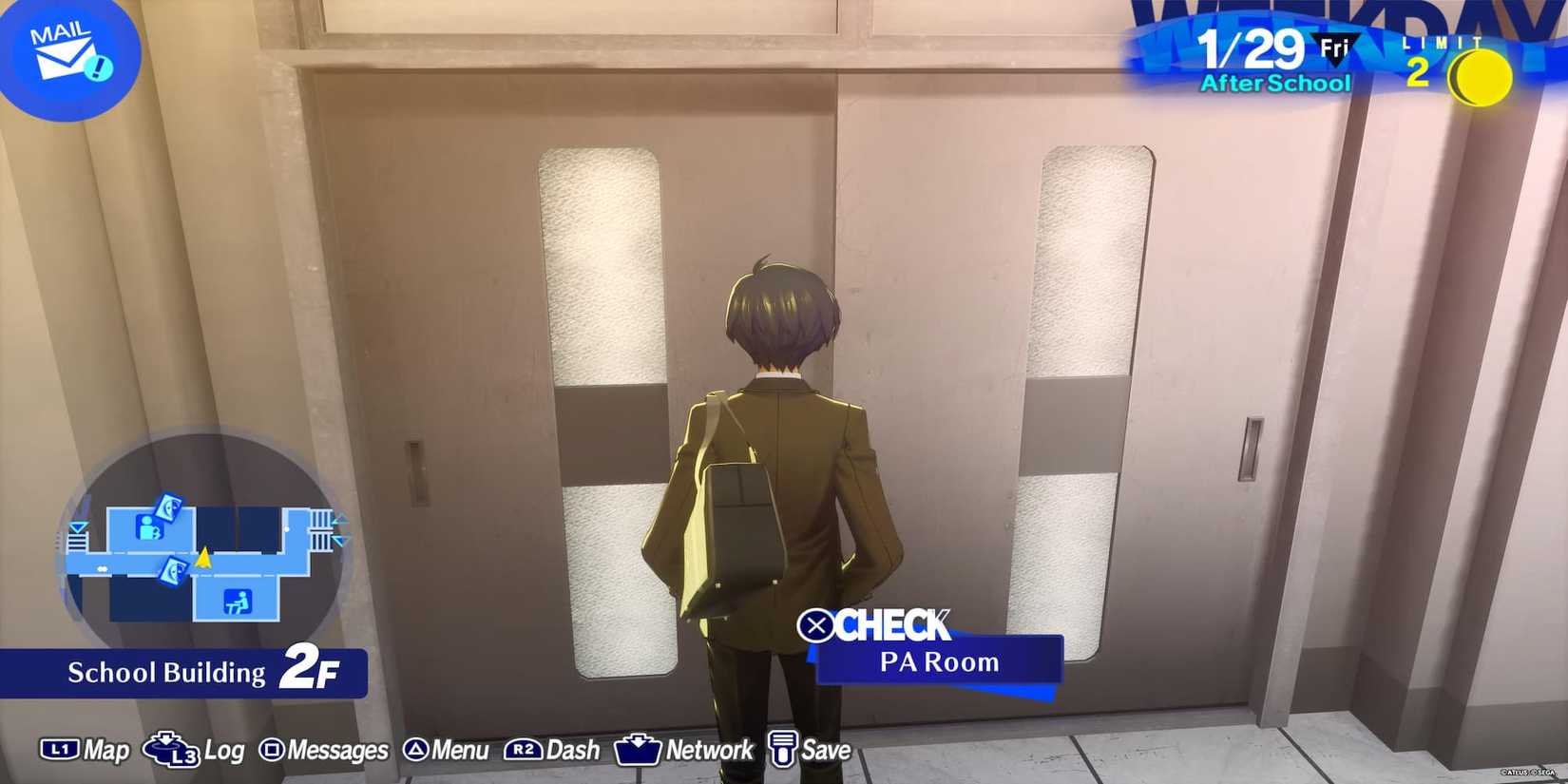Open the game Menu via the triangle icon
1568x784 pixels.
coord(415,750)
